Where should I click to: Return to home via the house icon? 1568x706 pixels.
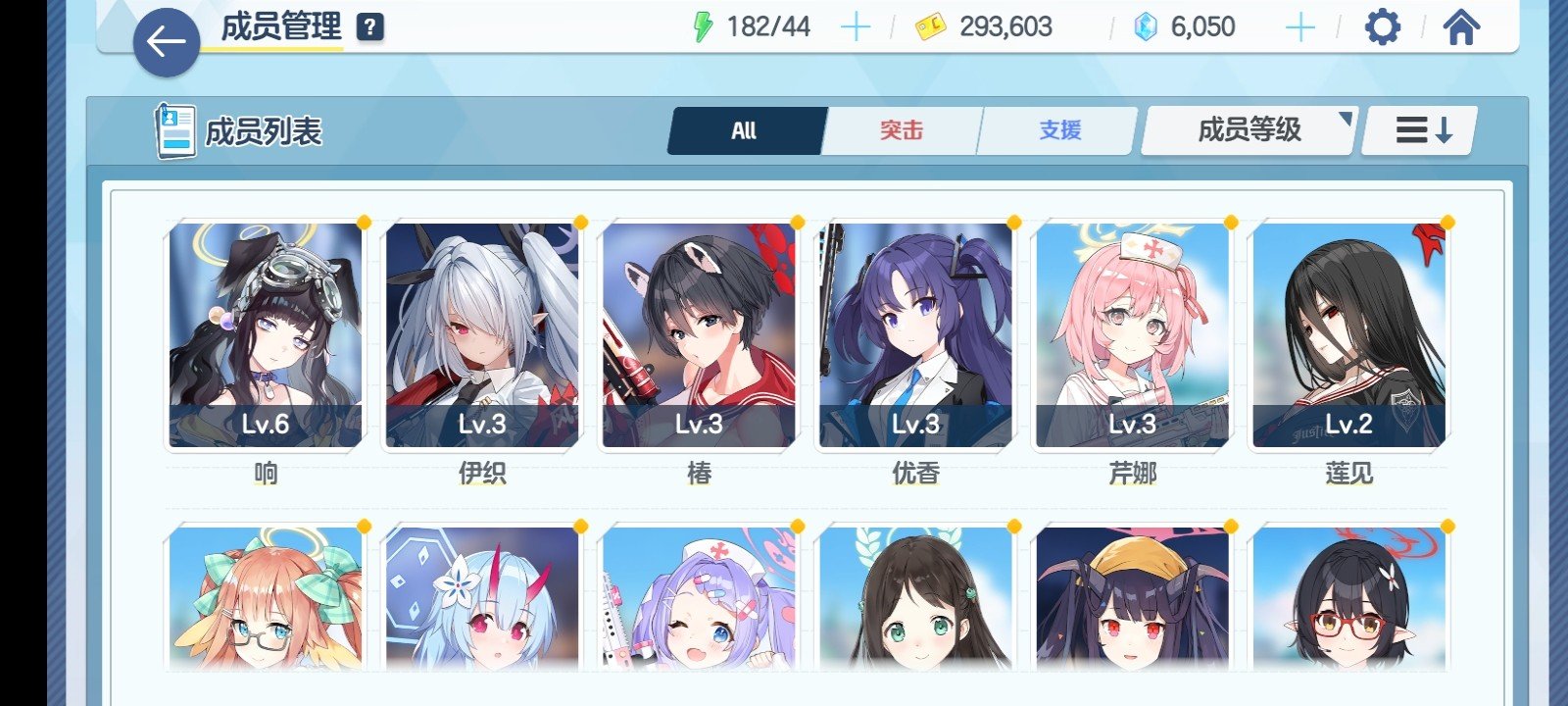[x=1461, y=27]
